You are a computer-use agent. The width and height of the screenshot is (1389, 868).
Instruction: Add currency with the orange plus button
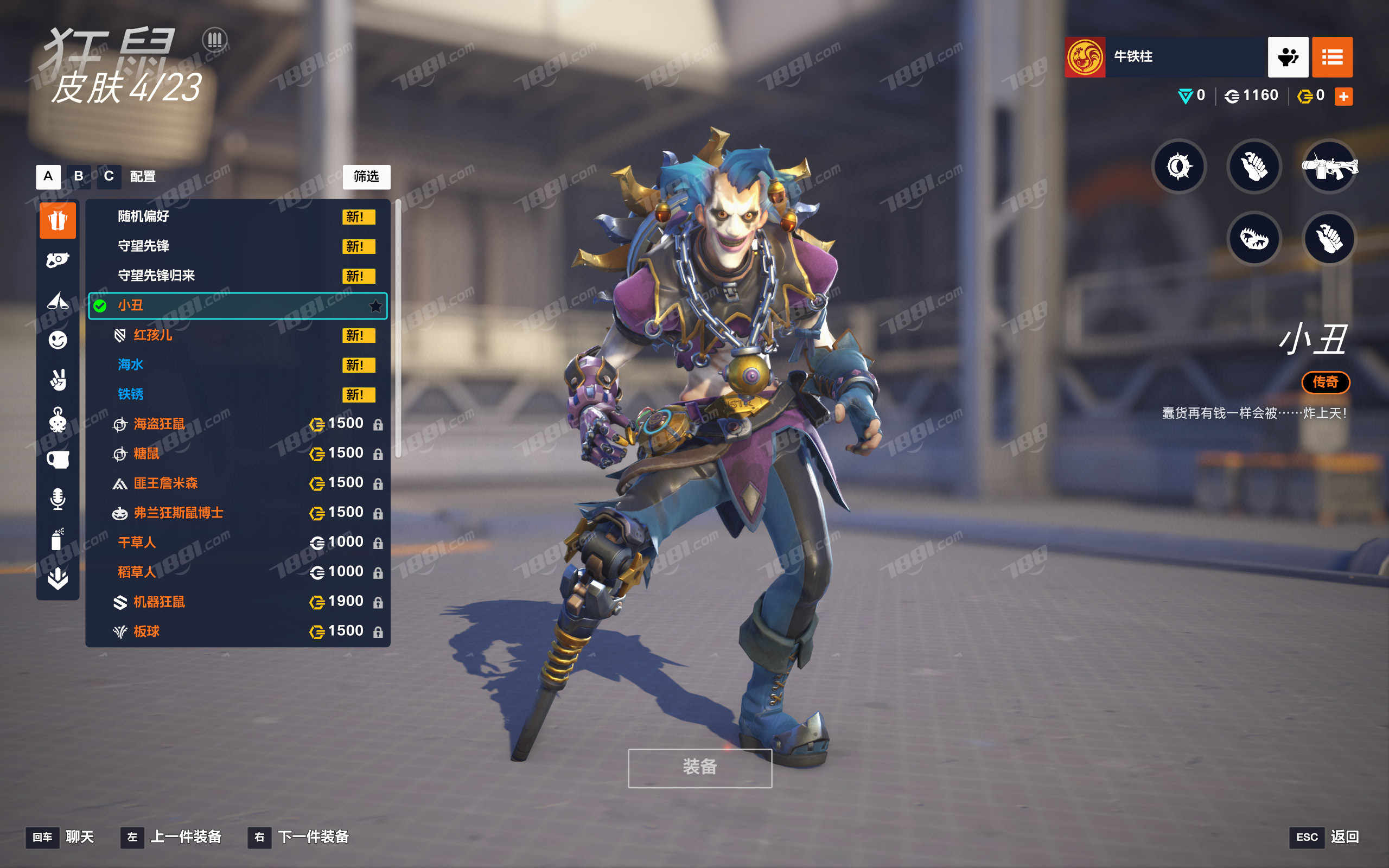coord(1343,97)
